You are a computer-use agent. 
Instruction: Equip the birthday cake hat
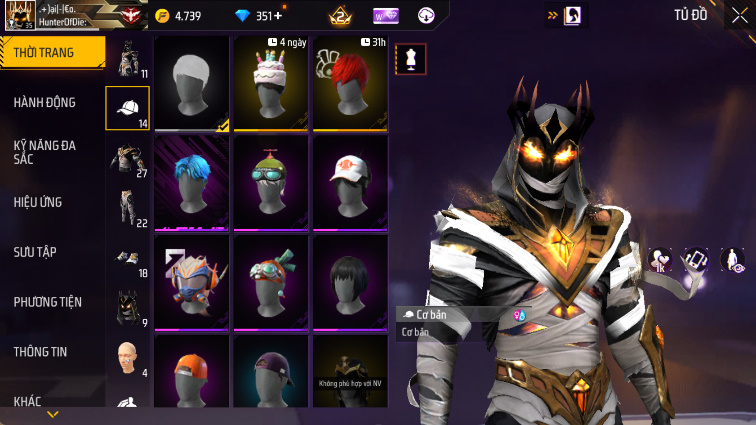271,84
